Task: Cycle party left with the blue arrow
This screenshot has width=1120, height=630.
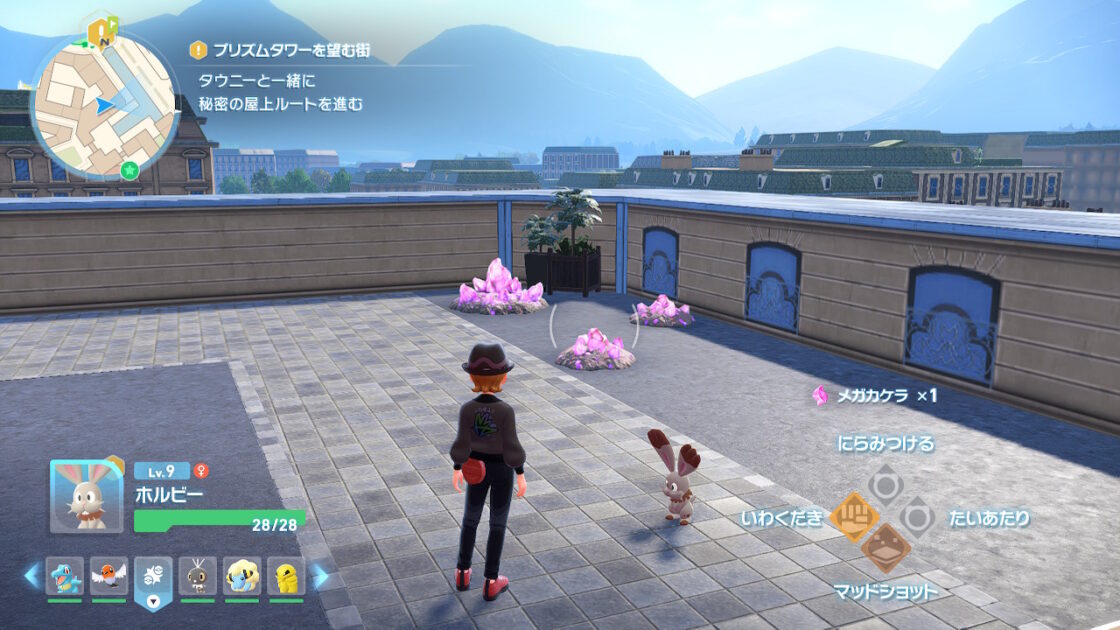Action: pos(31,576)
